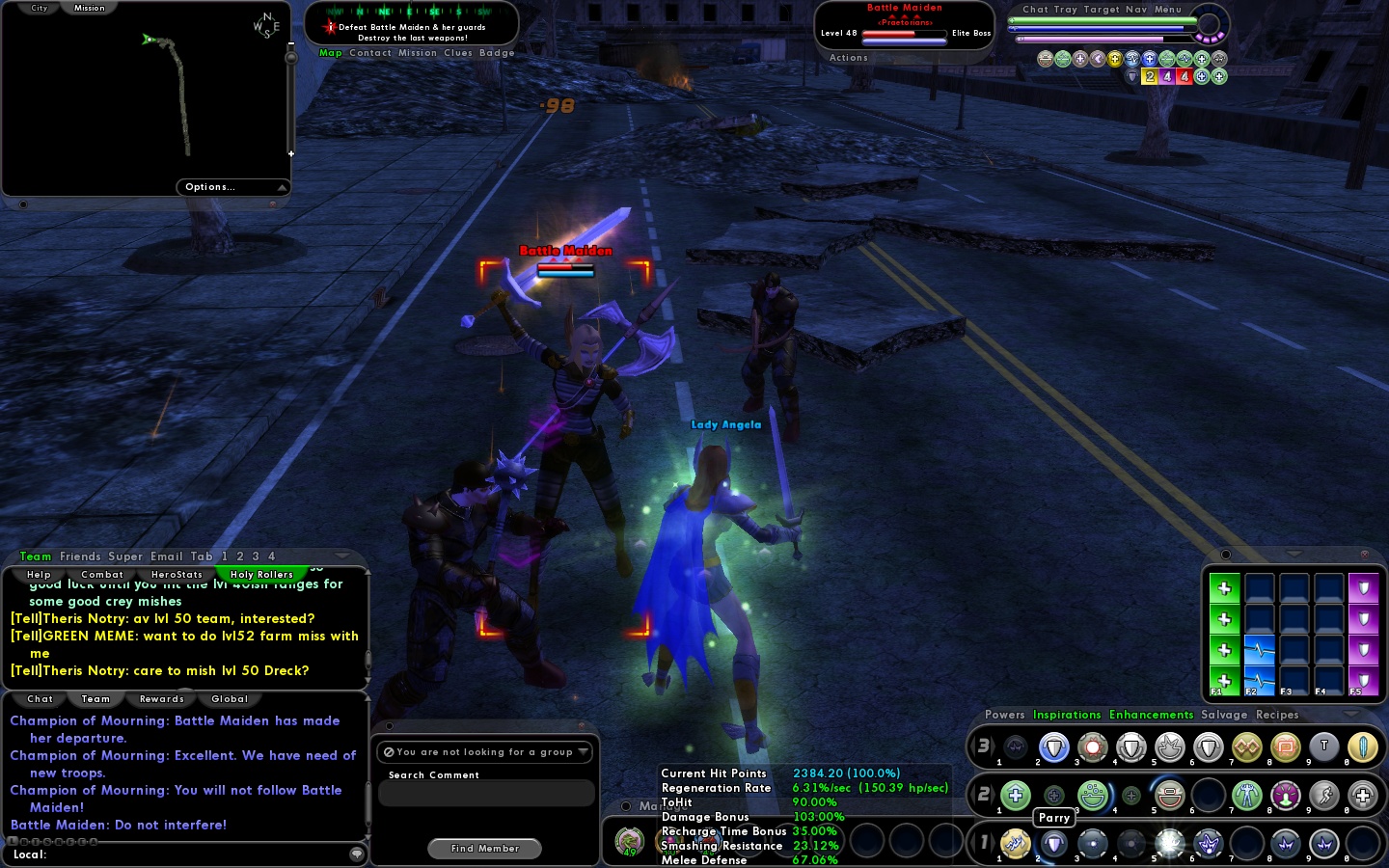Activate the Parry power with the shield icon
Screen dimensions: 1389x868
[x=1053, y=844]
